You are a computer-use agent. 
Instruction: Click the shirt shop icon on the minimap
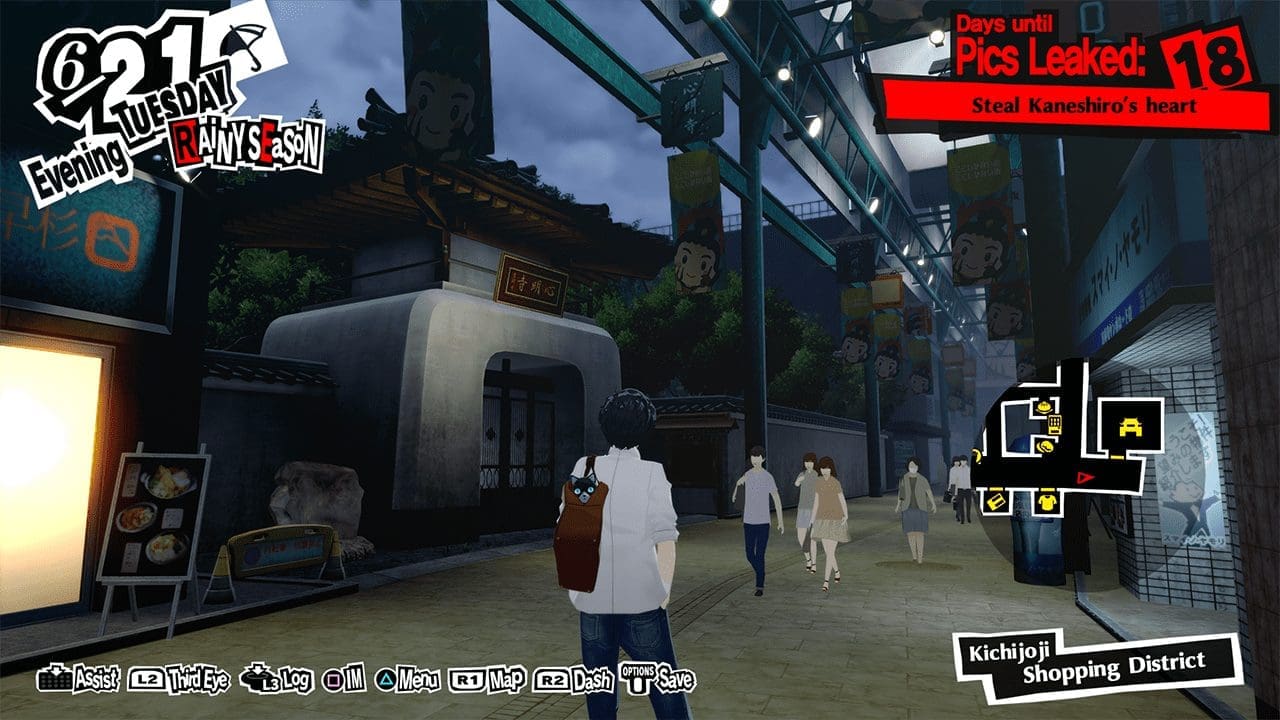(x=1047, y=501)
